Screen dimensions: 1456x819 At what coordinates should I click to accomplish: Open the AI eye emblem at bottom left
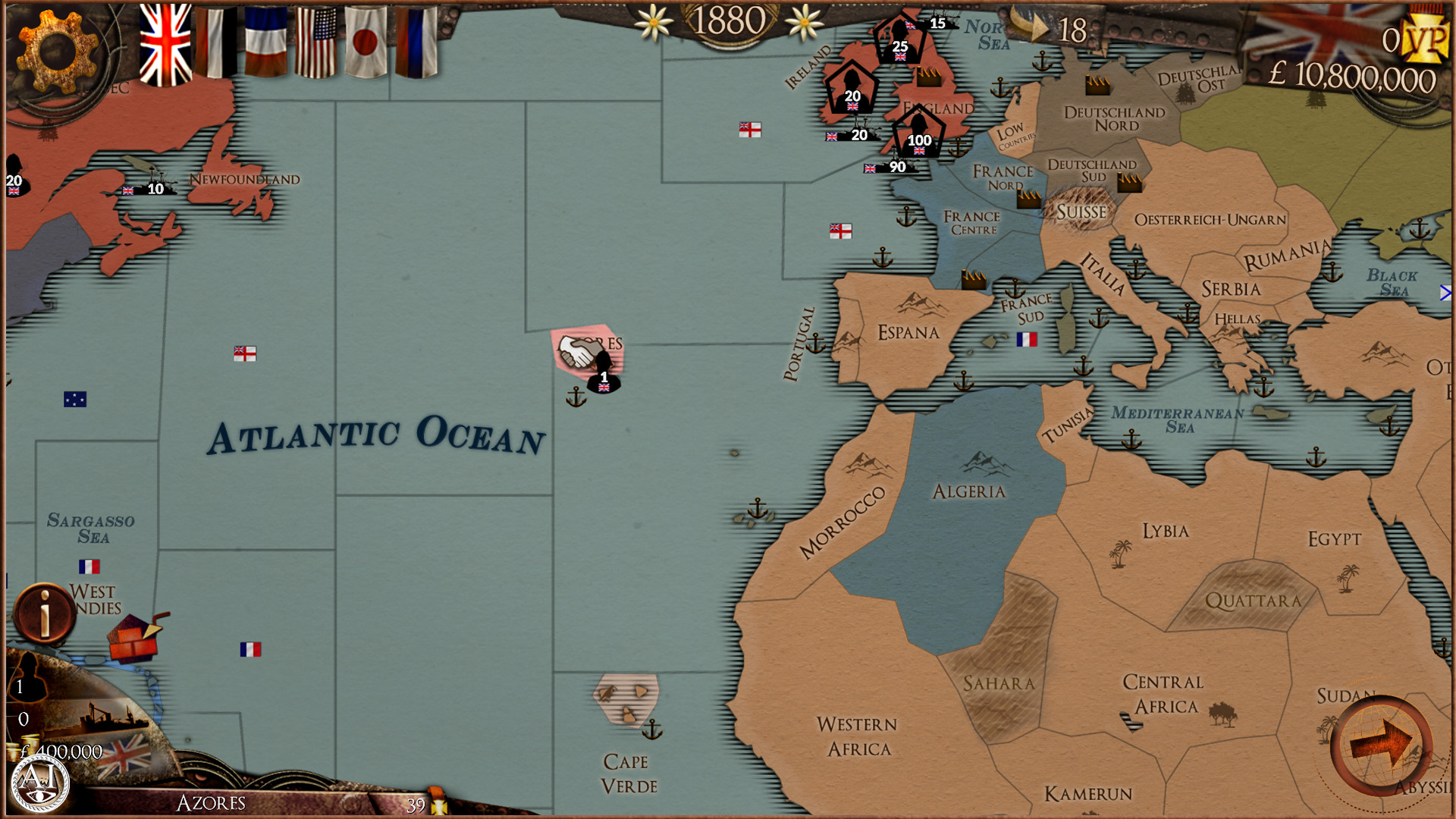click(x=42, y=781)
